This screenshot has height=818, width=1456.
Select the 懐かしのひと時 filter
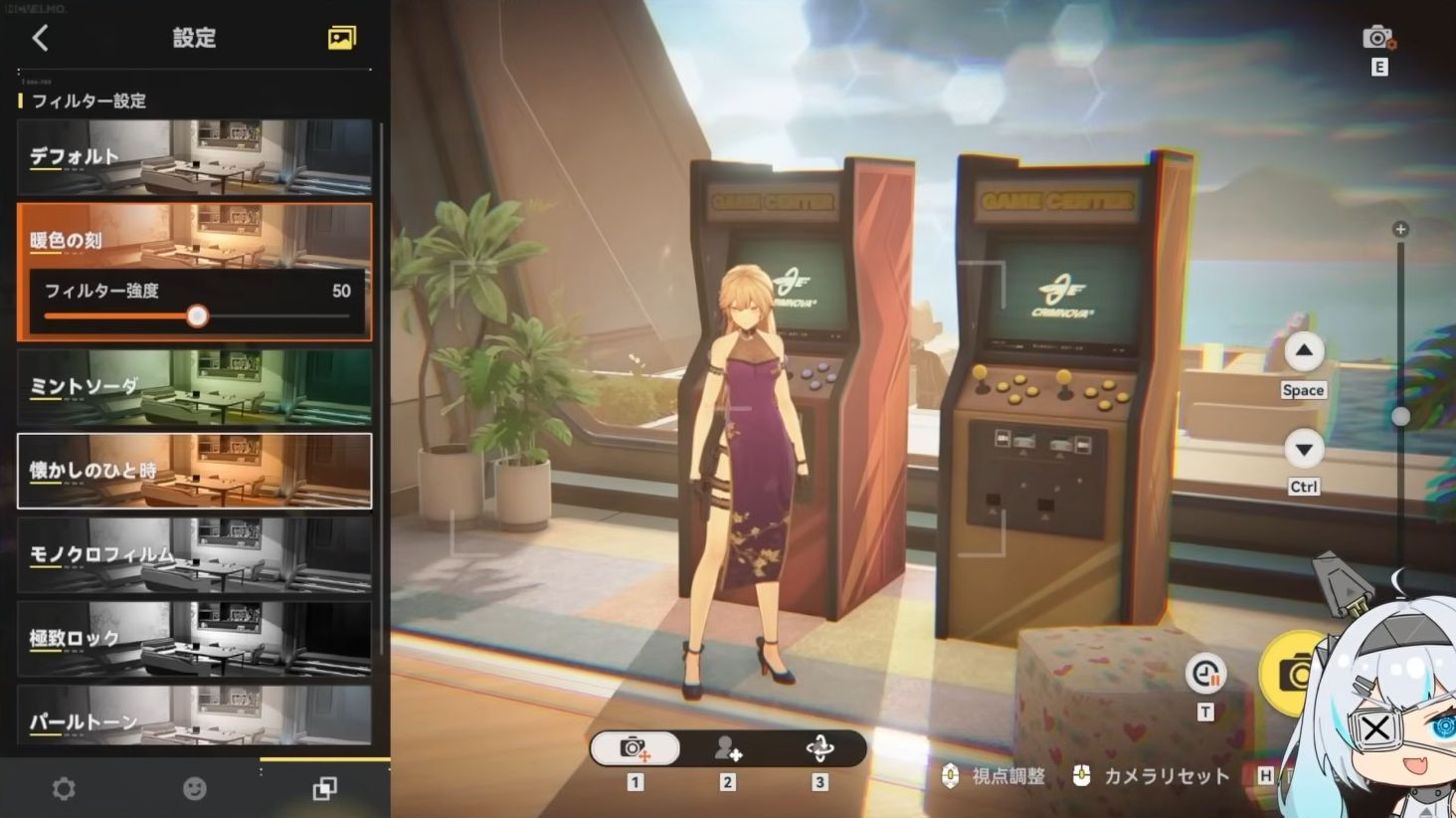click(x=194, y=470)
